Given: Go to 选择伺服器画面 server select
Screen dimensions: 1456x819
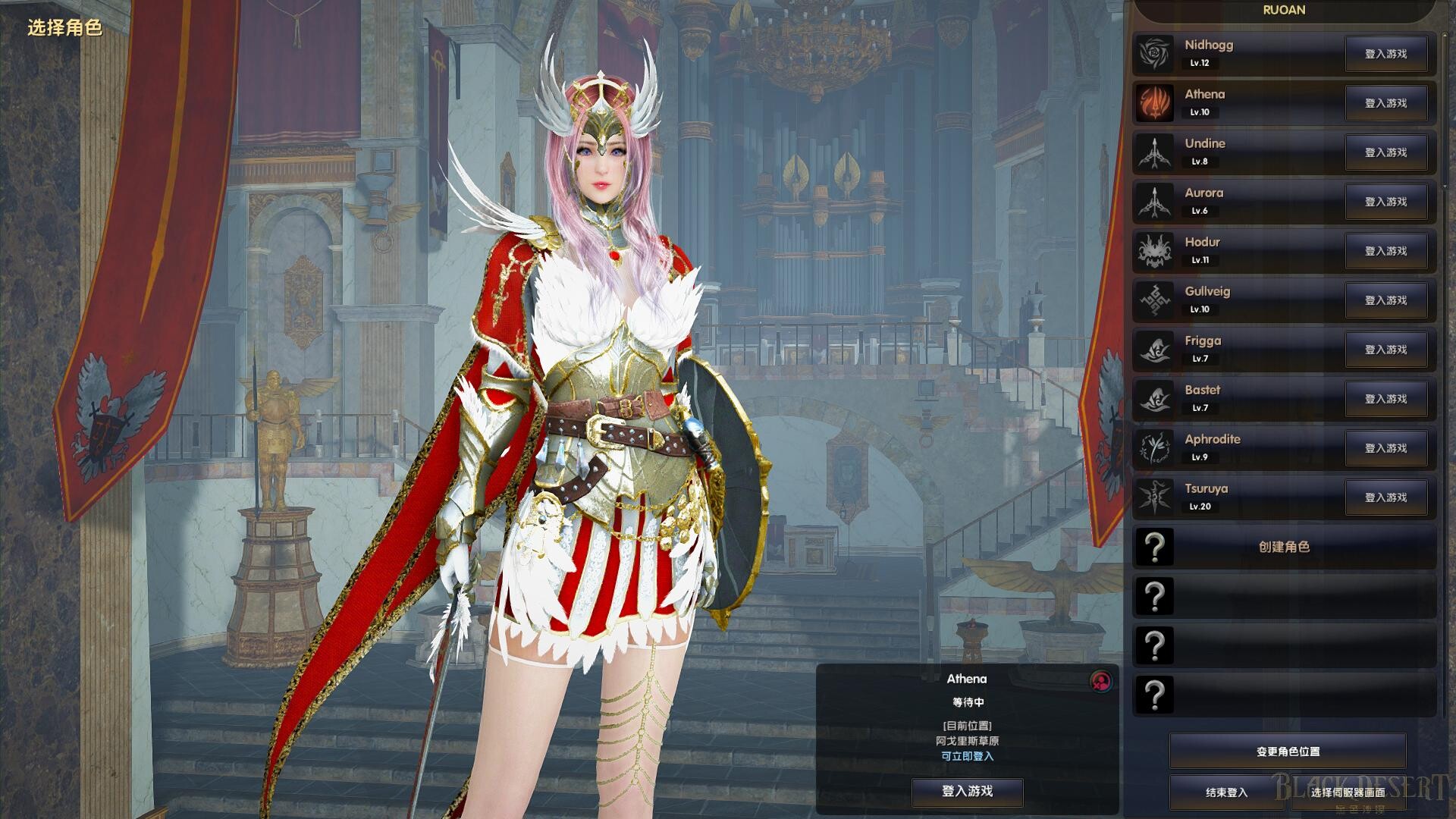Looking at the screenshot, I should click(x=1348, y=792).
